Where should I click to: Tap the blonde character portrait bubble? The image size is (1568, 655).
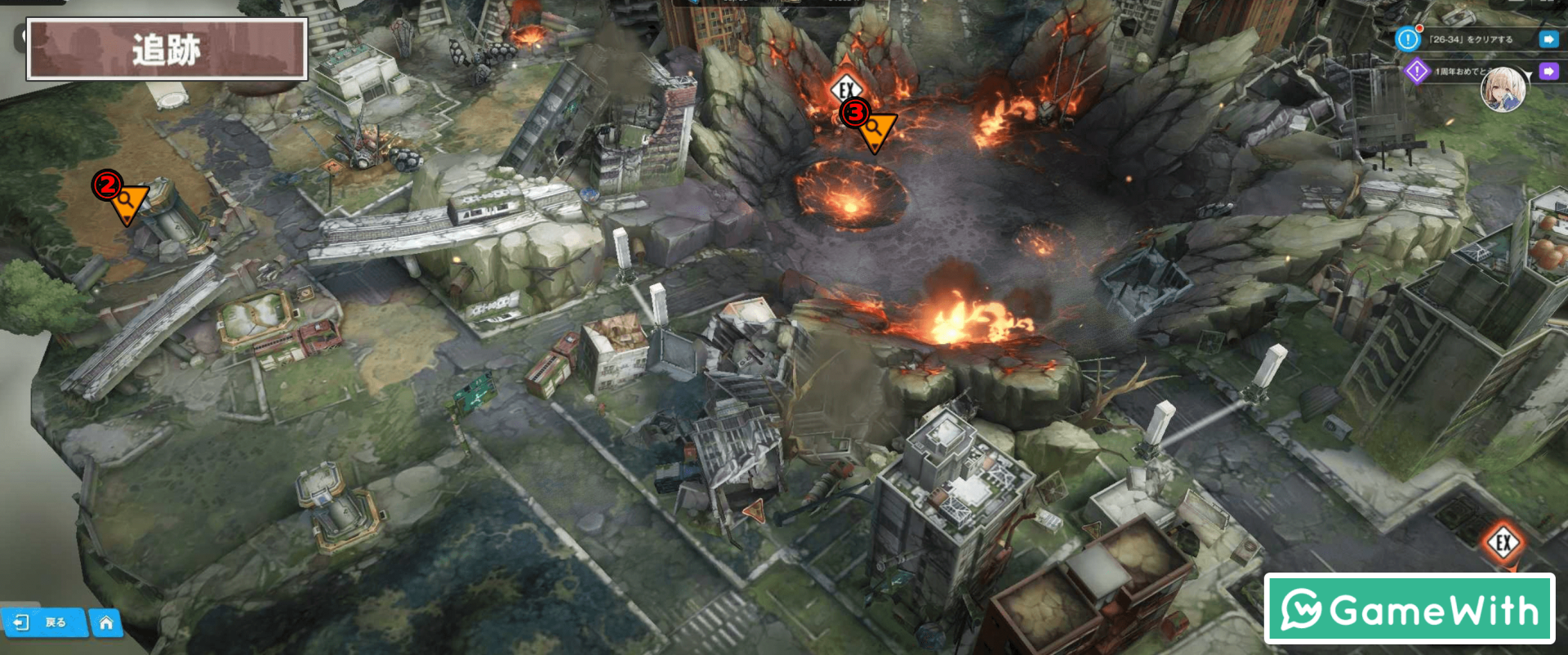[1503, 89]
